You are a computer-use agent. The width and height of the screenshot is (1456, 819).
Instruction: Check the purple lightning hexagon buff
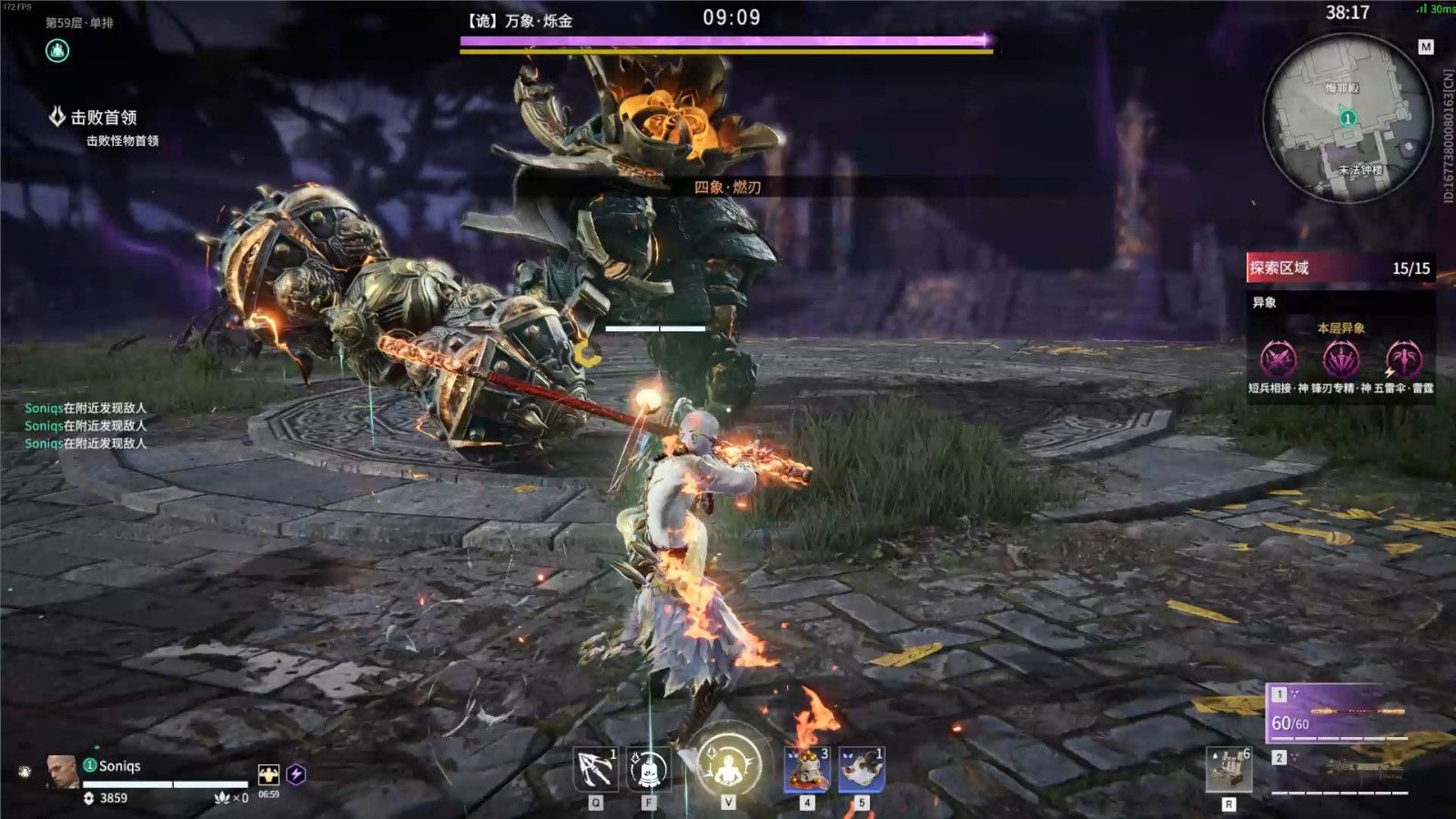coord(296,774)
